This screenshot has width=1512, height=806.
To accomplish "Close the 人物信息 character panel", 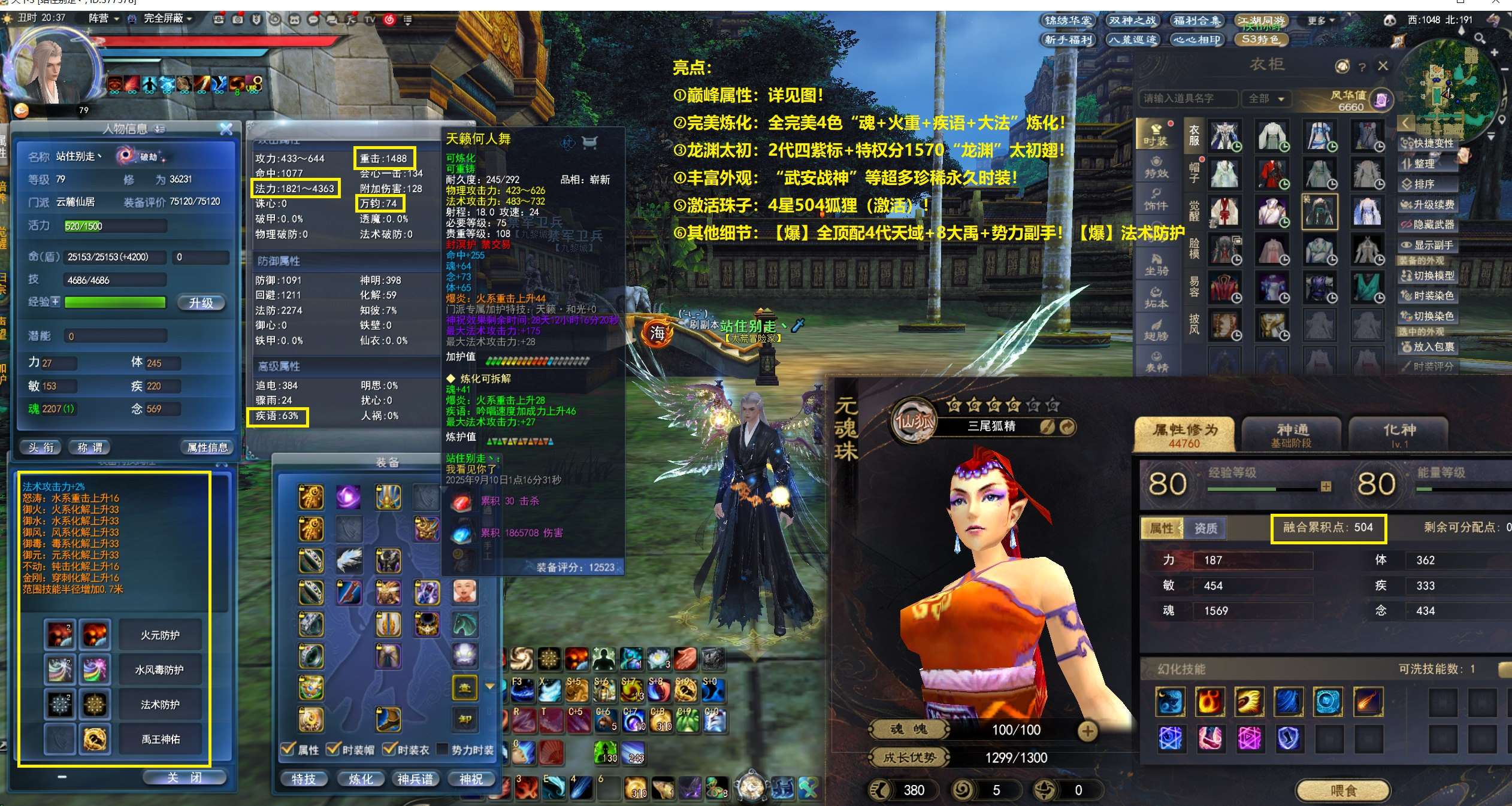I will point(226,129).
